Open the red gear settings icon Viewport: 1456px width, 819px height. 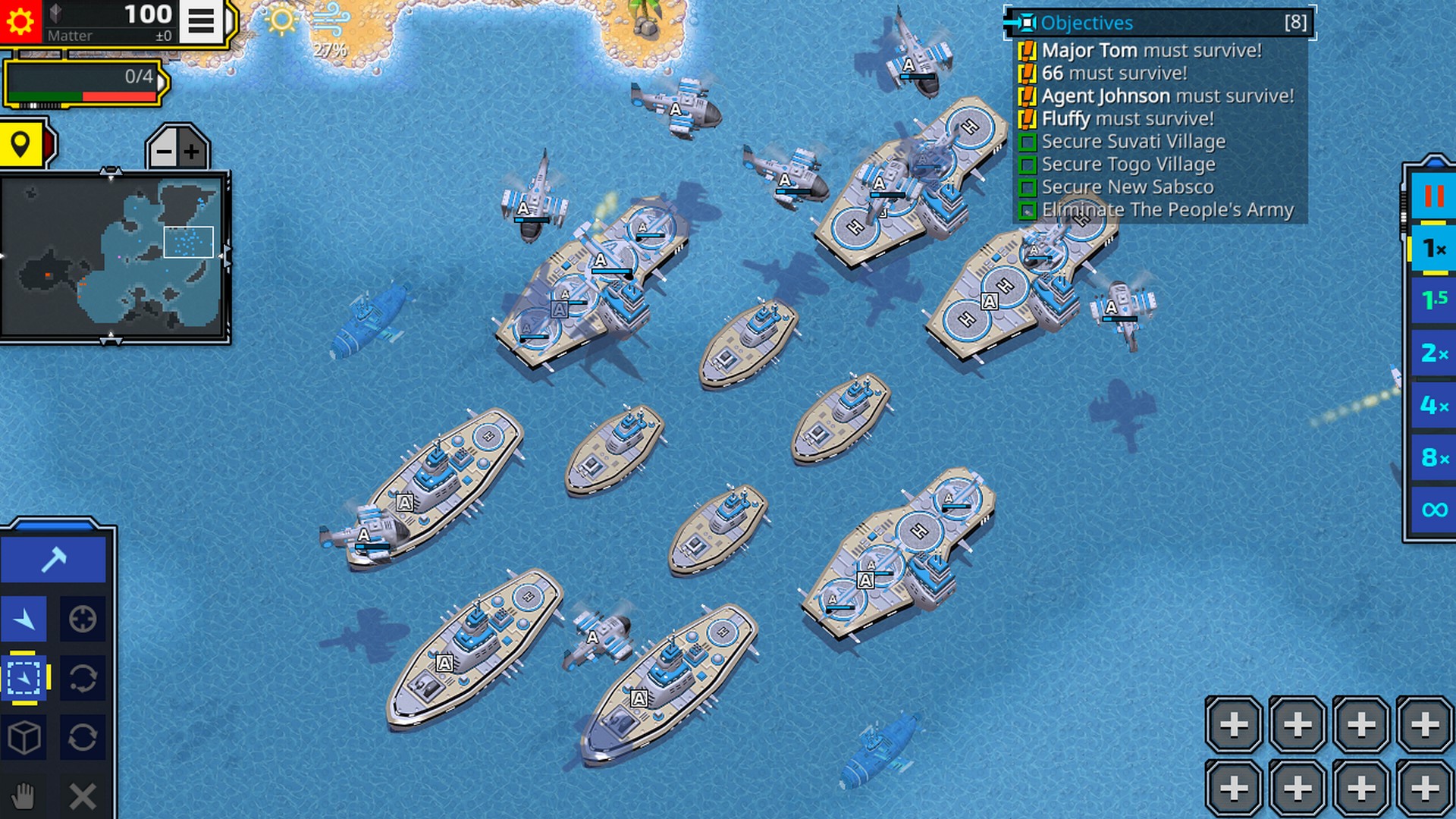19,19
